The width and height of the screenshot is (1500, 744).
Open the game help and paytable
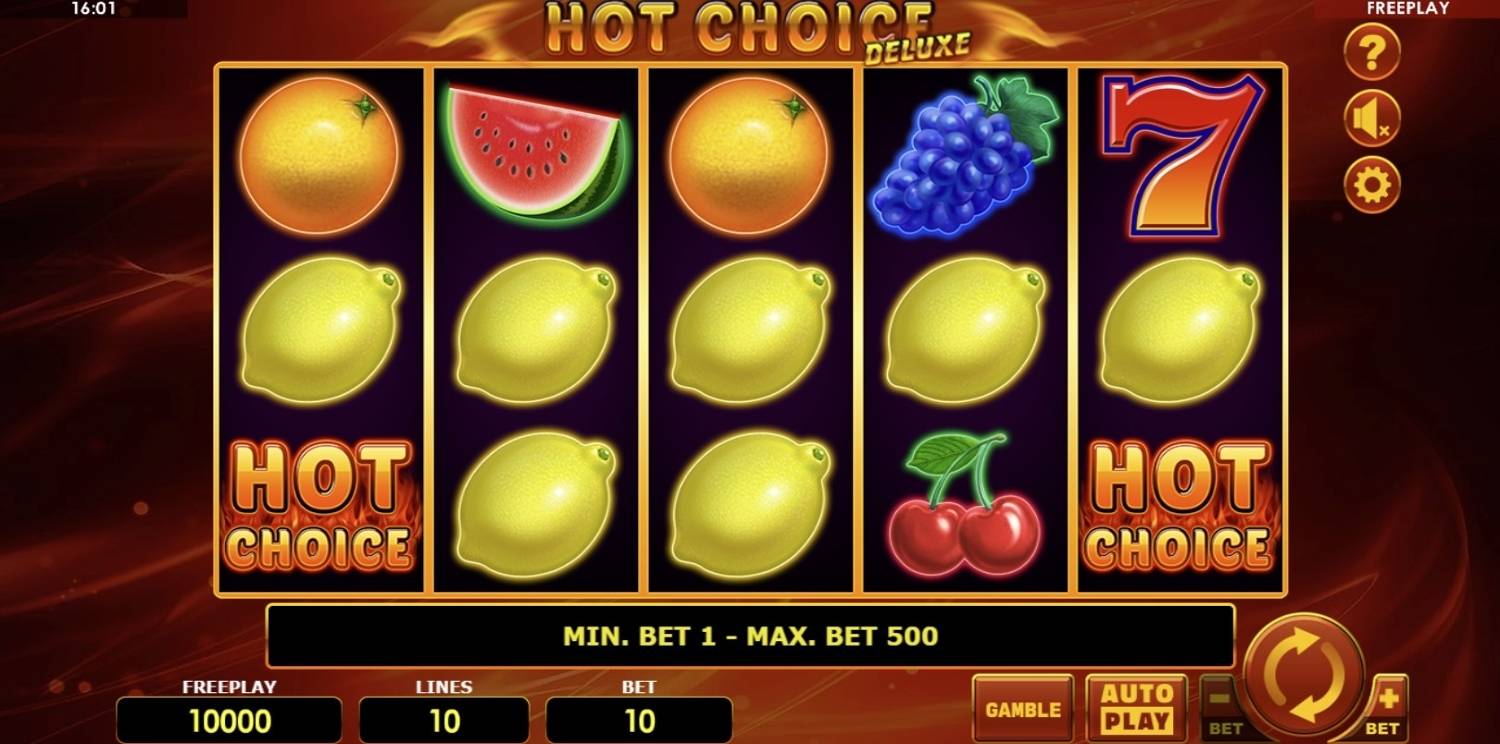[1371, 52]
